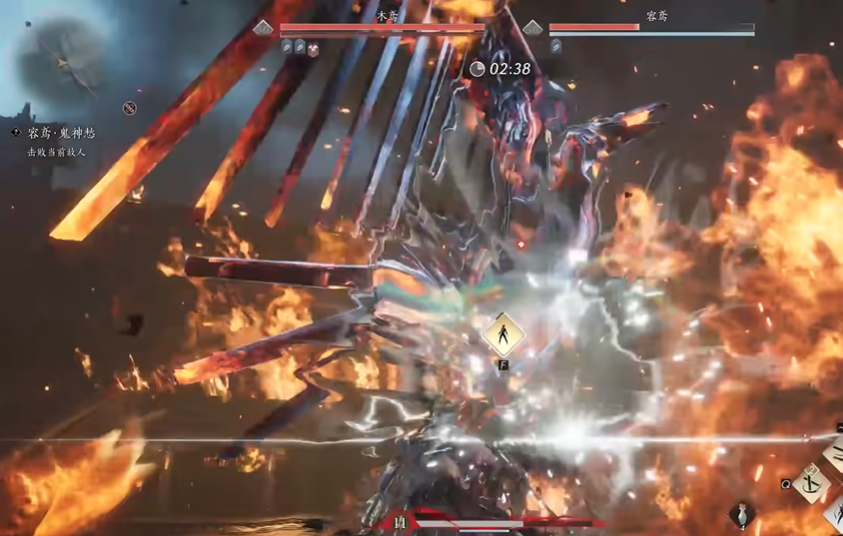This screenshot has width=843, height=536.
Task: Activate the Q-labelled diamond skill icon
Action: click(813, 484)
